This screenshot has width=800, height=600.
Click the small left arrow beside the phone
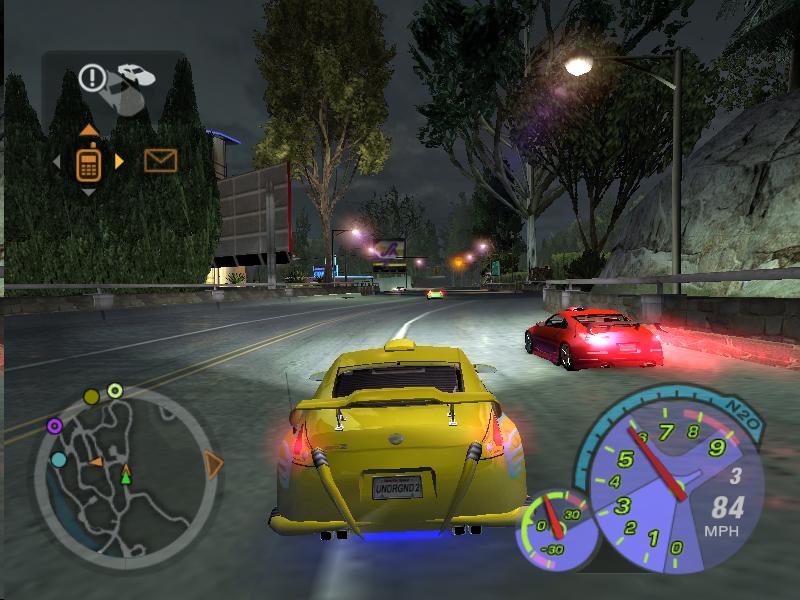pos(57,161)
